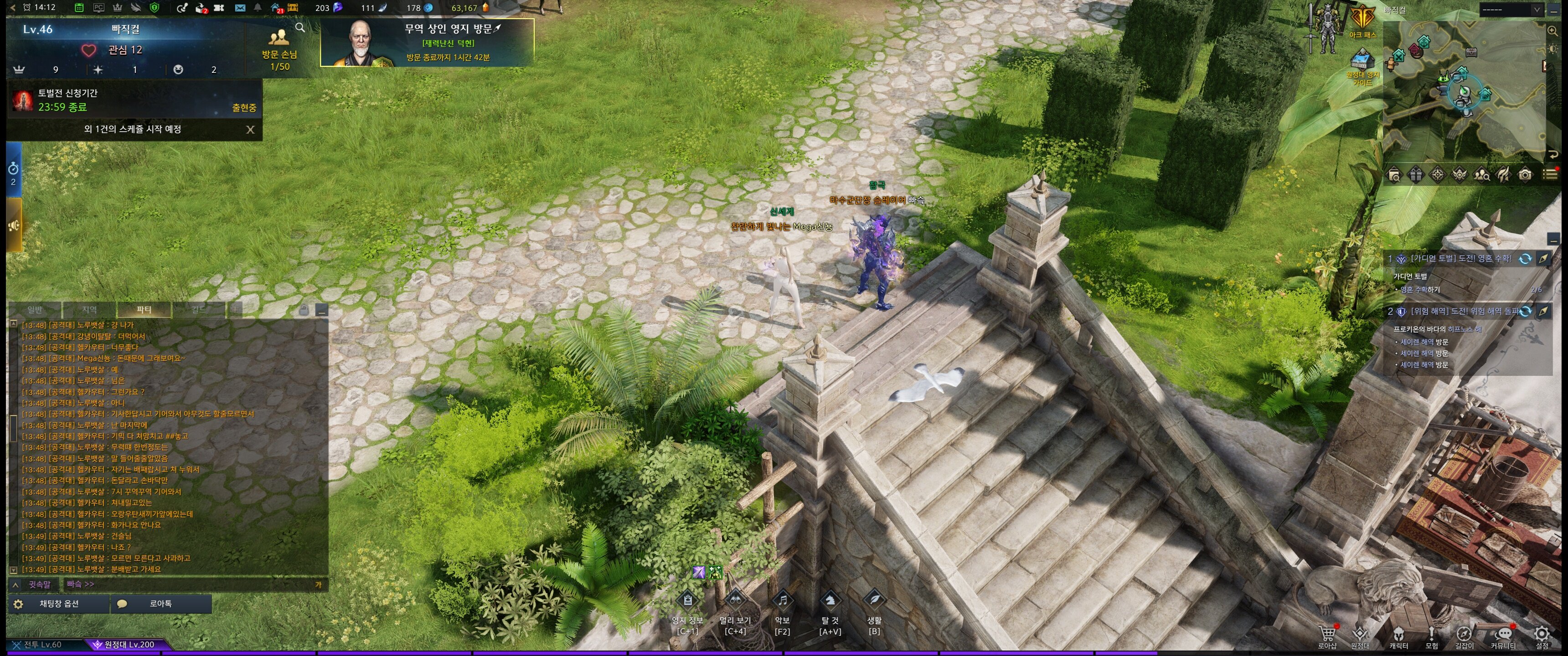Open the 설정 (Settings) gear menu
Screen dimensions: 1568x656
pos(1541,635)
